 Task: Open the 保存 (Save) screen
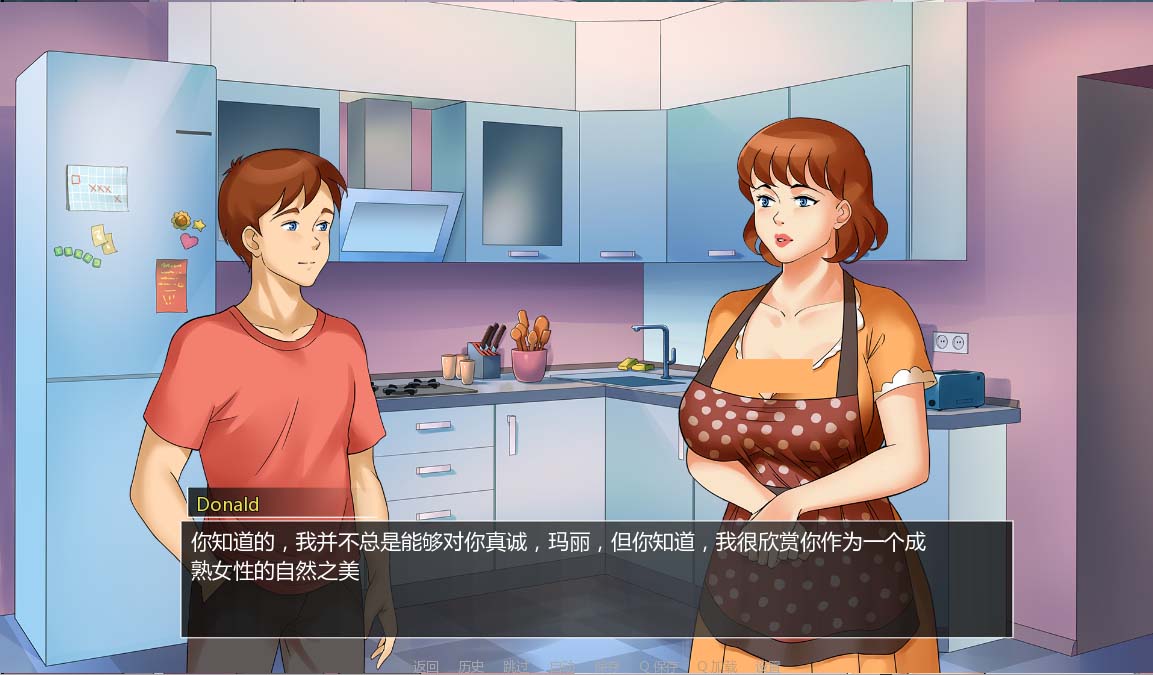[x=607, y=667]
